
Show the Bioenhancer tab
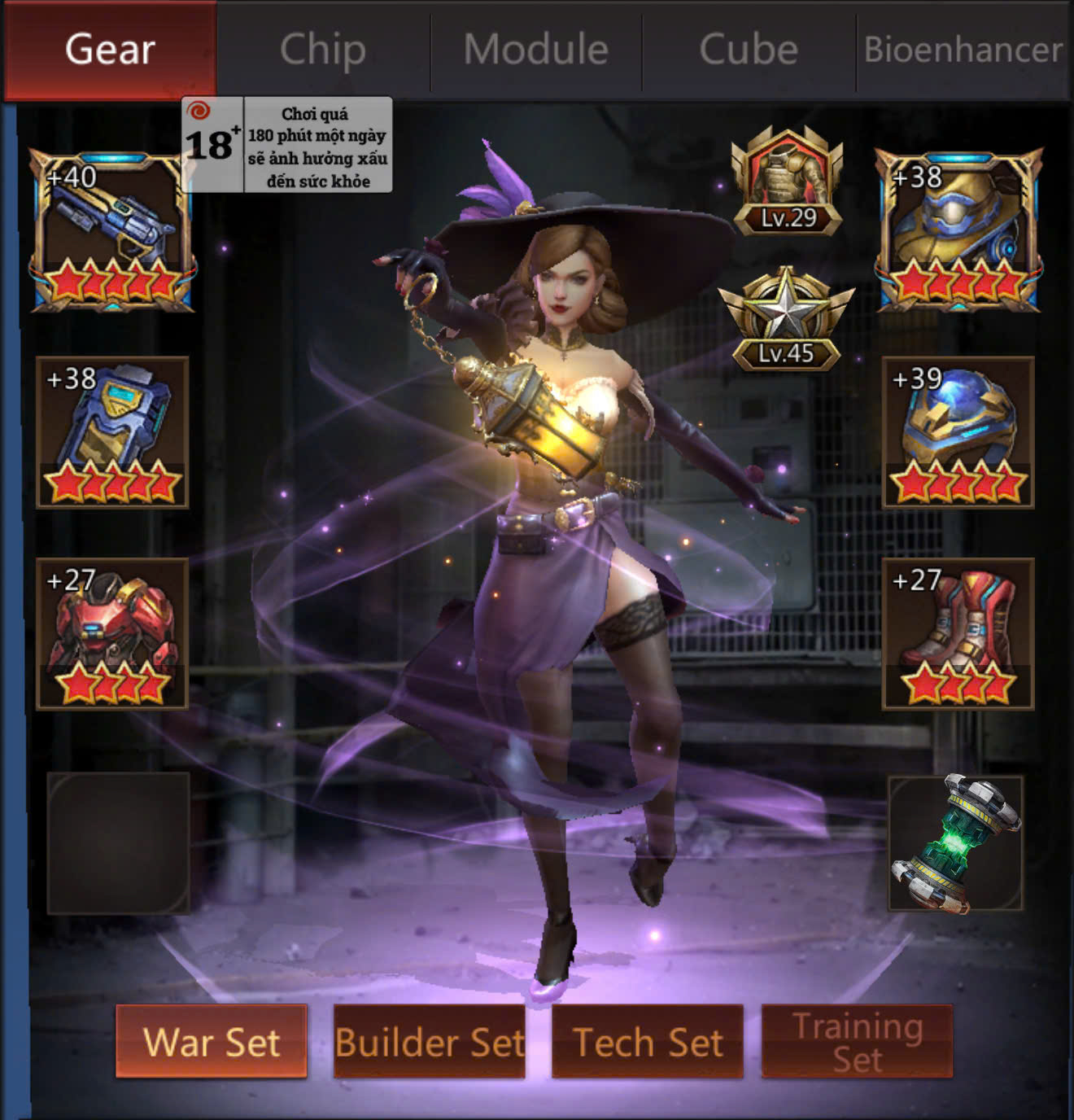(963, 50)
